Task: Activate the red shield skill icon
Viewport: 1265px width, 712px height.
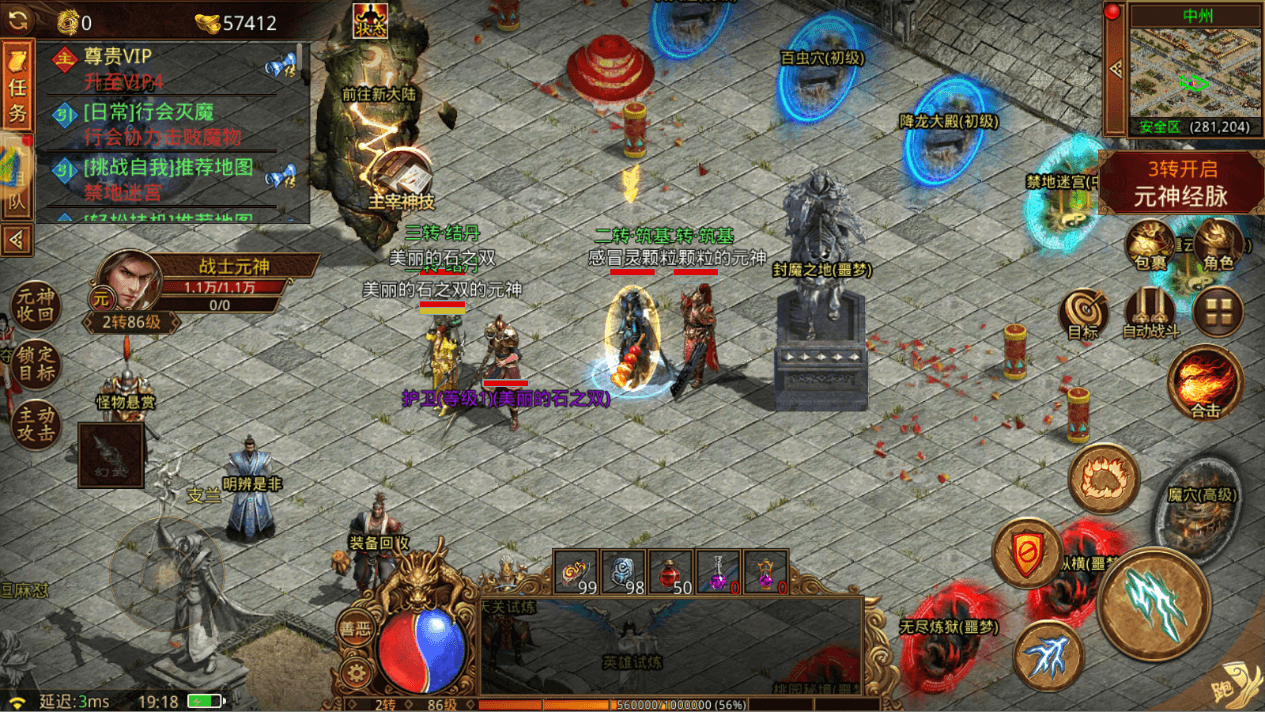Action: tap(1026, 553)
